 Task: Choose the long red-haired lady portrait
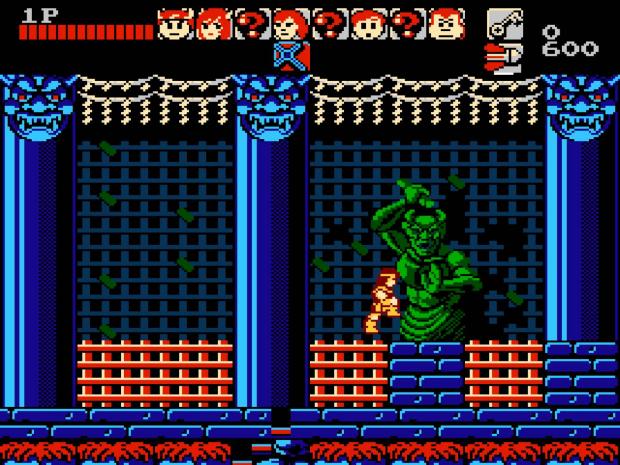tap(213, 22)
